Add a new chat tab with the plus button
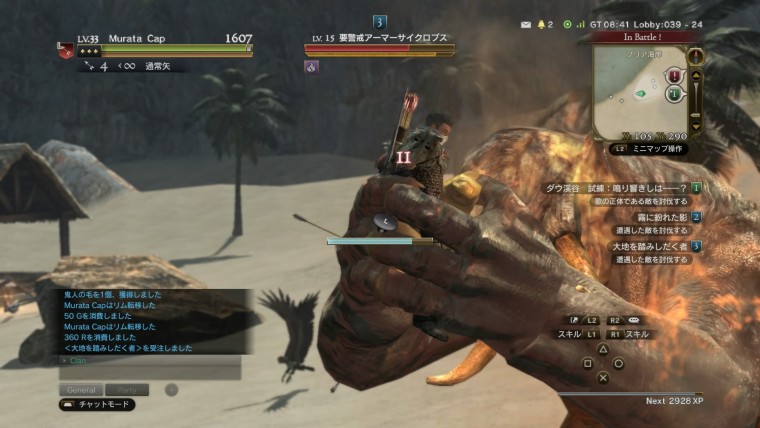Viewport: 760px width, 428px height. click(x=171, y=389)
